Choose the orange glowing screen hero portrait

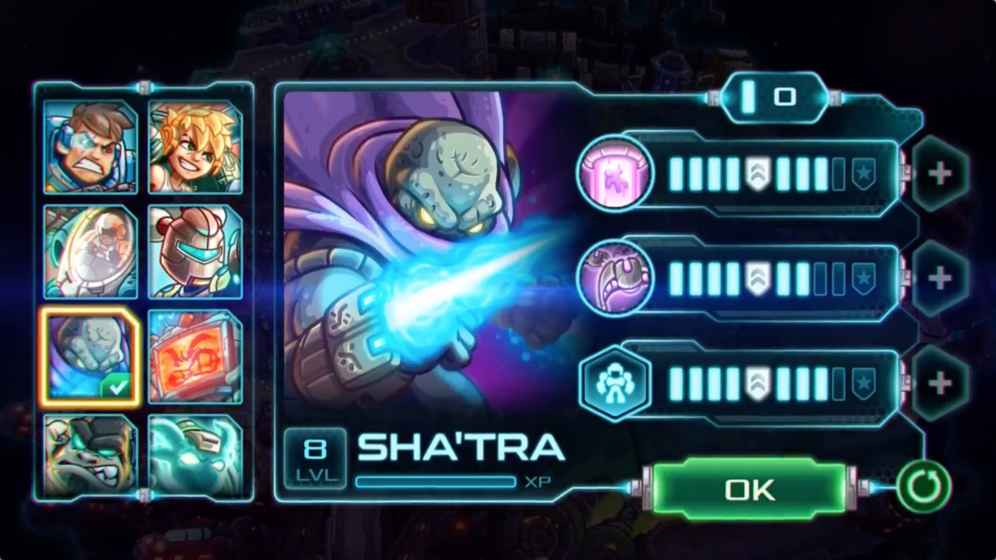[x=195, y=357]
